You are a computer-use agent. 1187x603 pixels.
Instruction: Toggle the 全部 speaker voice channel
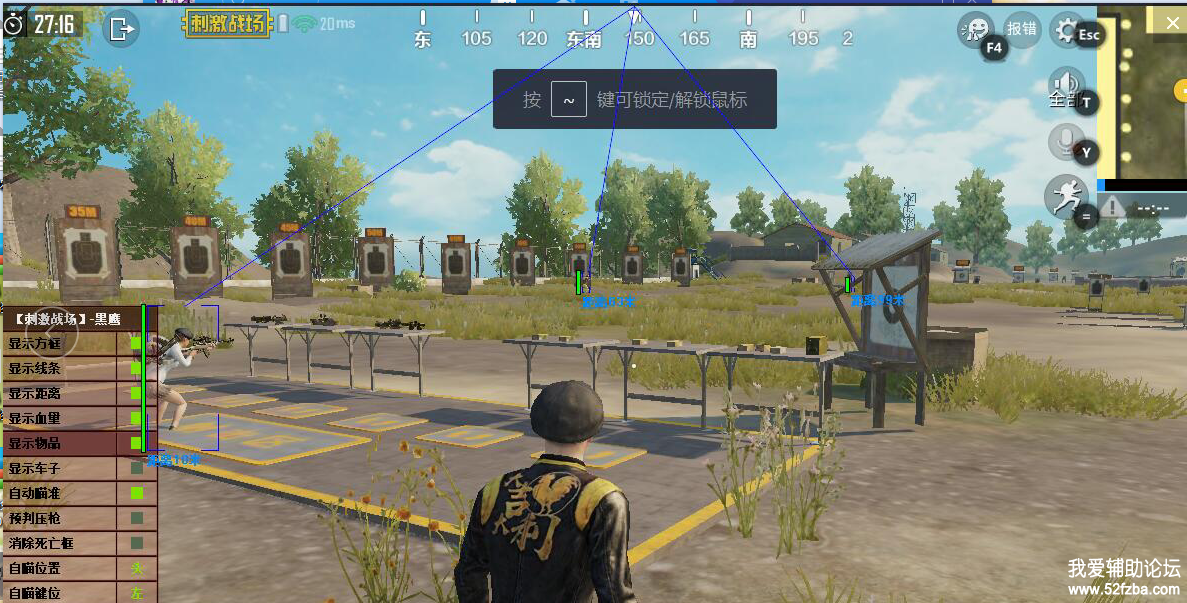pos(1066,88)
